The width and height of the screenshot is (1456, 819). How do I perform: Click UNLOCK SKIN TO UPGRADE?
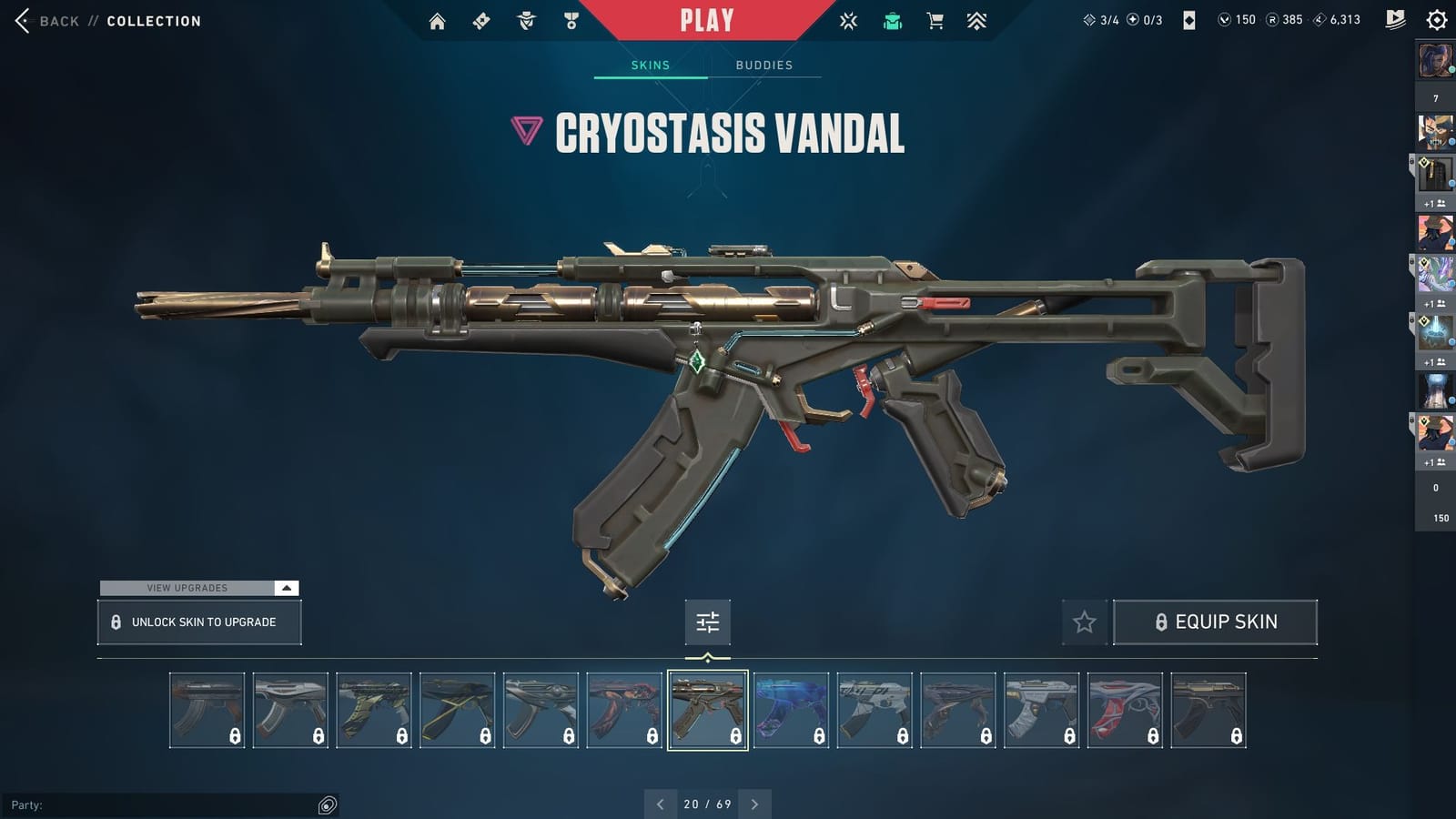pos(198,622)
